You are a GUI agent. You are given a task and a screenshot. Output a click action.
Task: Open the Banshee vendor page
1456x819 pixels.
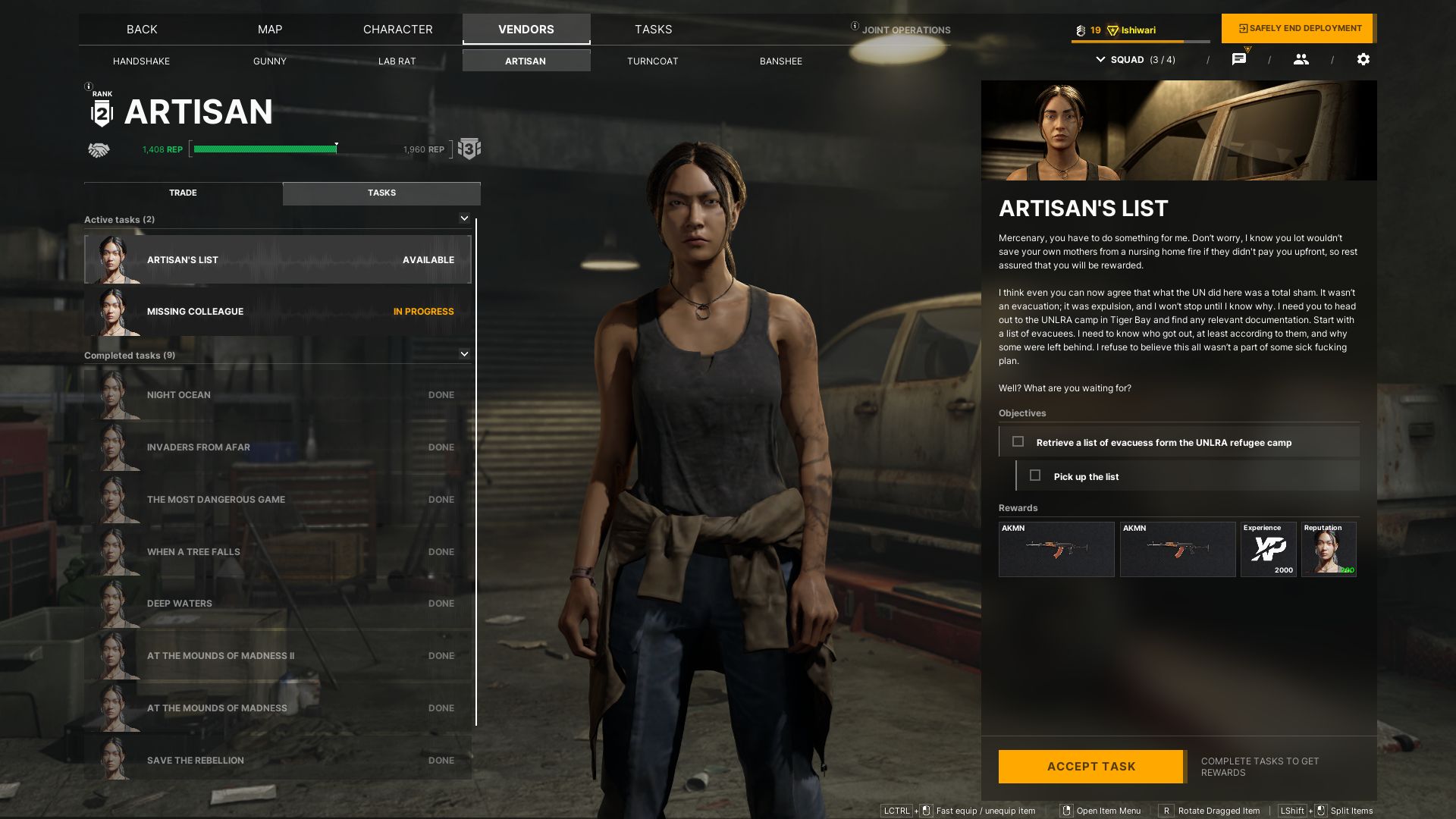(780, 61)
